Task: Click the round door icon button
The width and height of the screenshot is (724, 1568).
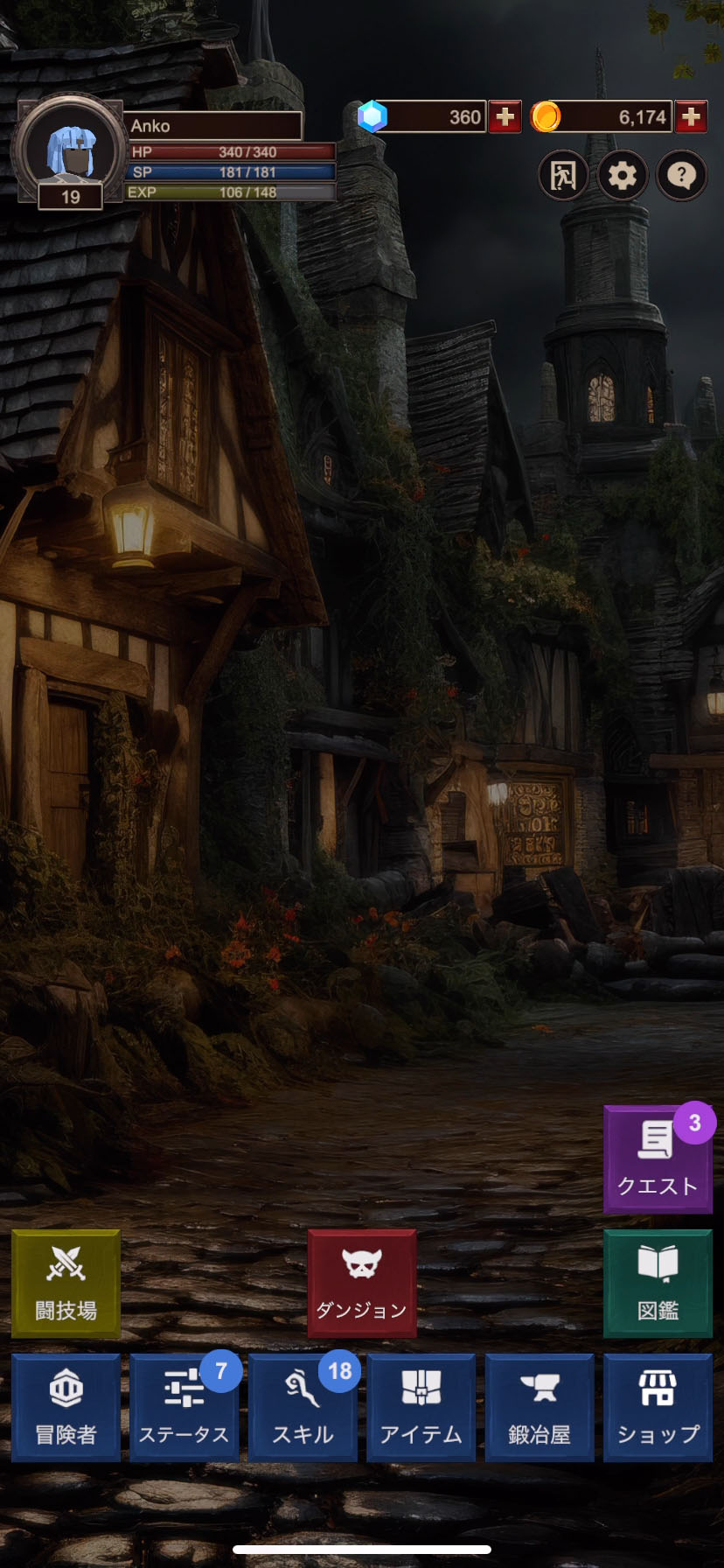Action: [x=562, y=176]
